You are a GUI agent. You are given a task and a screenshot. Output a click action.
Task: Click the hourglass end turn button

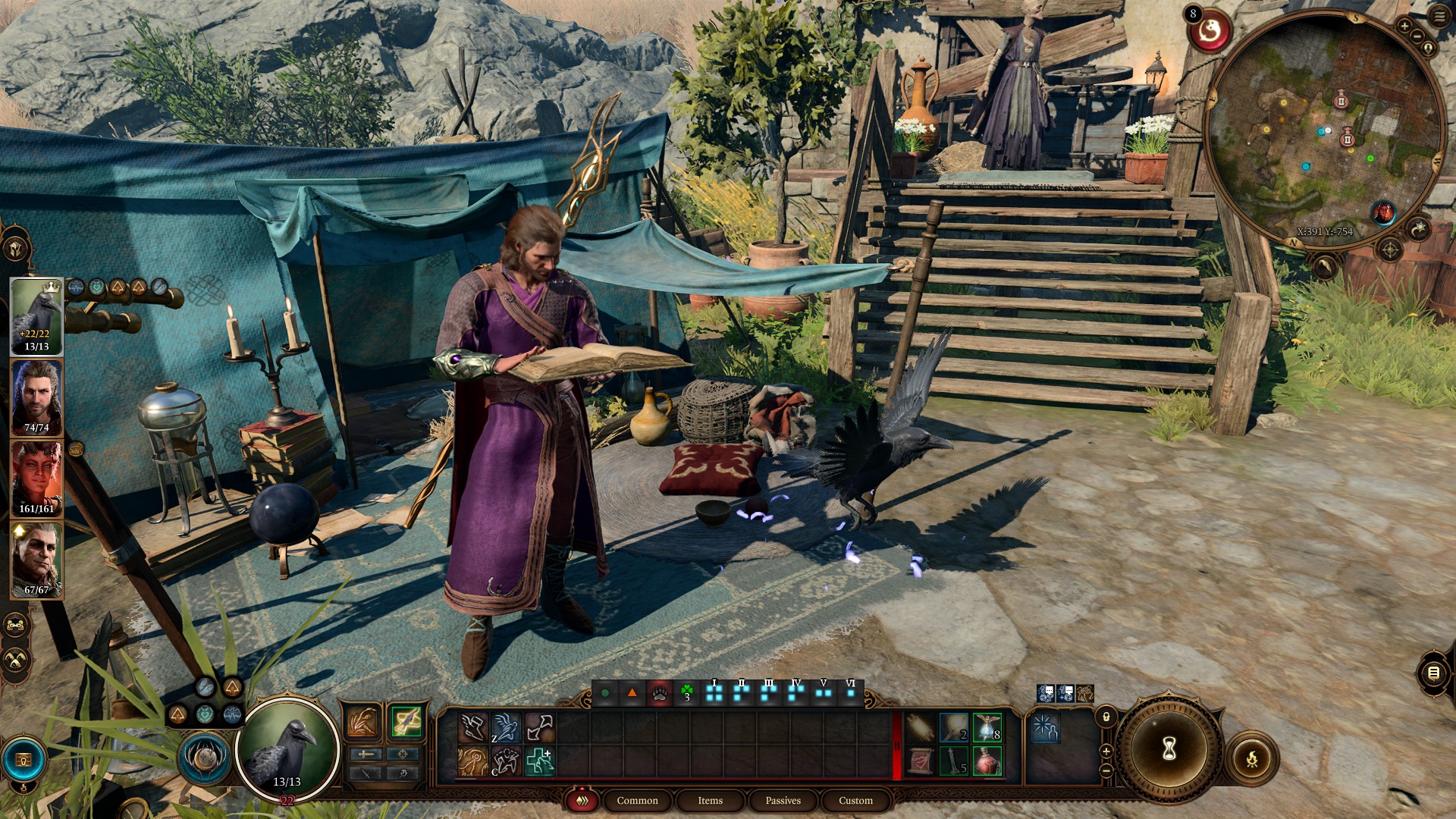1169,749
